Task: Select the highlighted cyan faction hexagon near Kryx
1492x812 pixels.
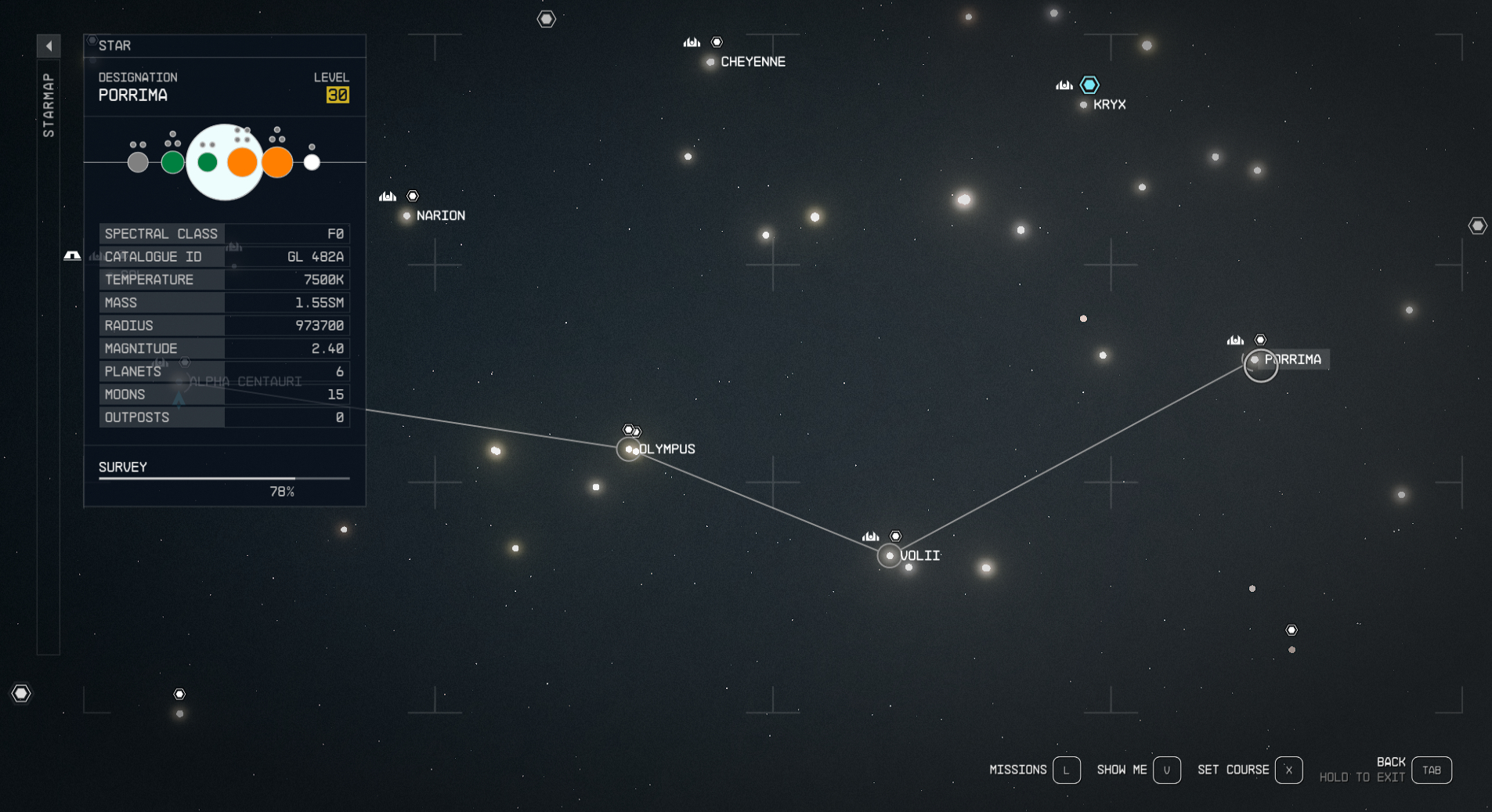Action: pos(1089,85)
